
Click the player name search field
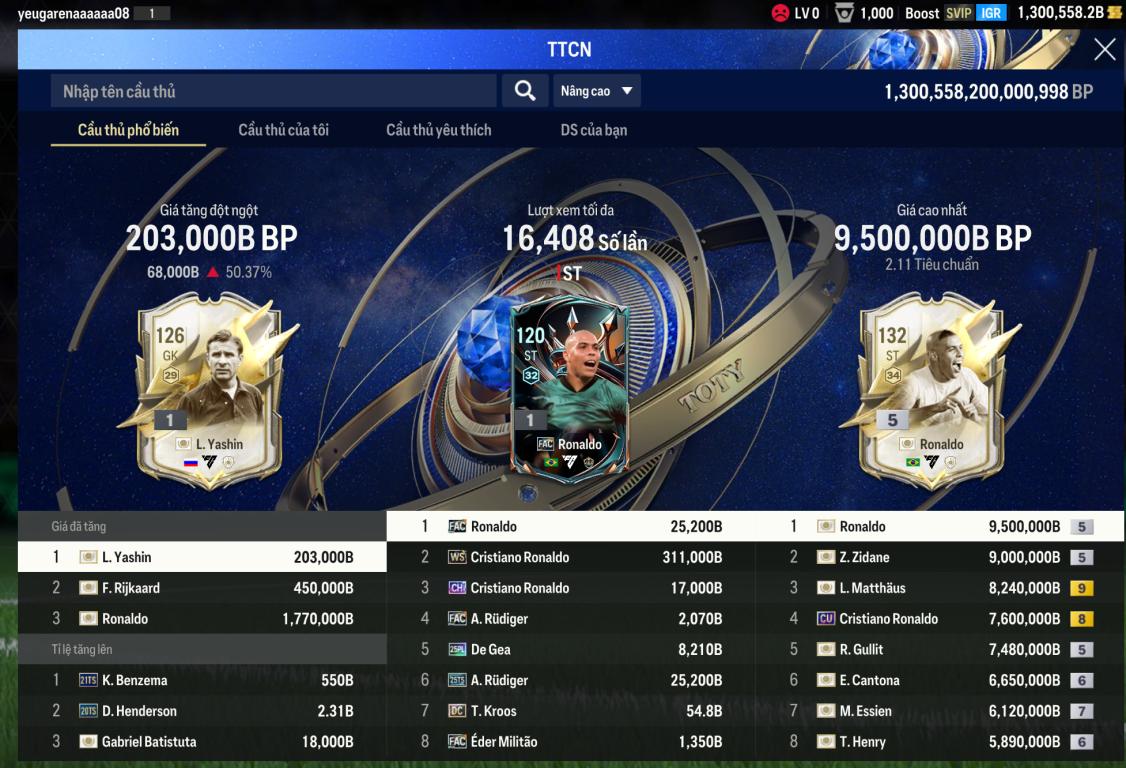[x=273, y=91]
